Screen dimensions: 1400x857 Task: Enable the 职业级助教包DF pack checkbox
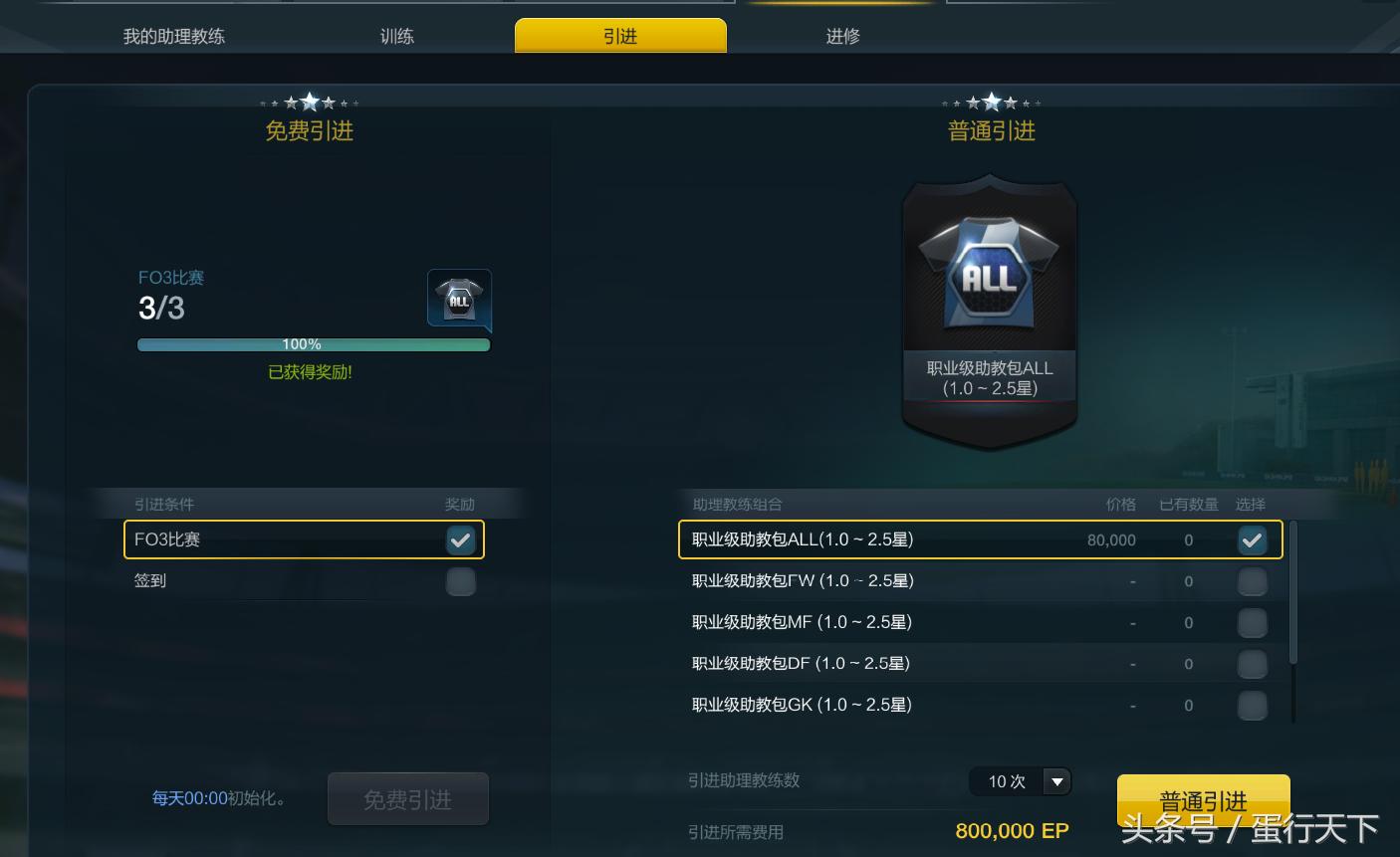coord(1252,663)
